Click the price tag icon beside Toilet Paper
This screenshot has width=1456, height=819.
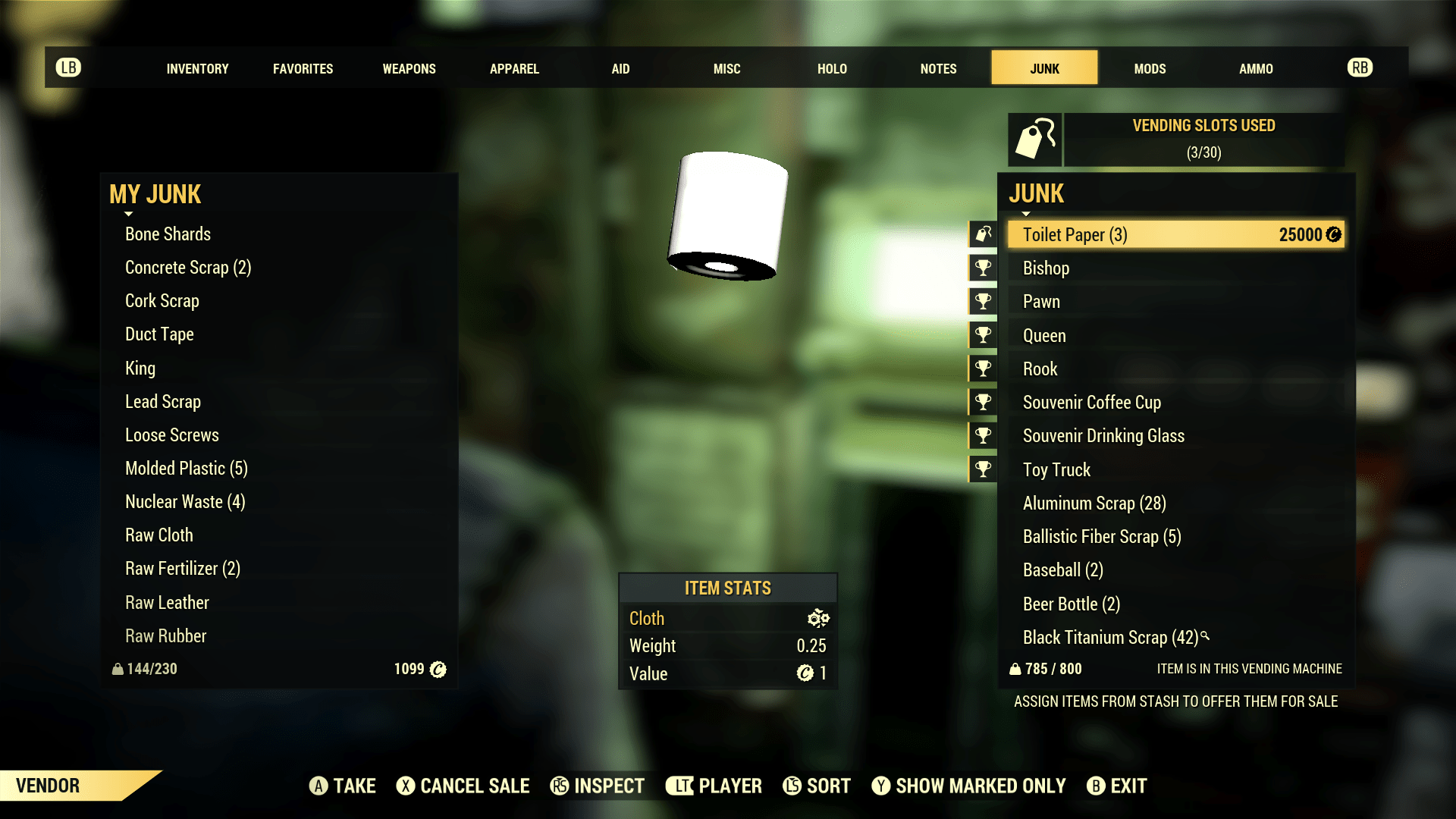[982, 234]
